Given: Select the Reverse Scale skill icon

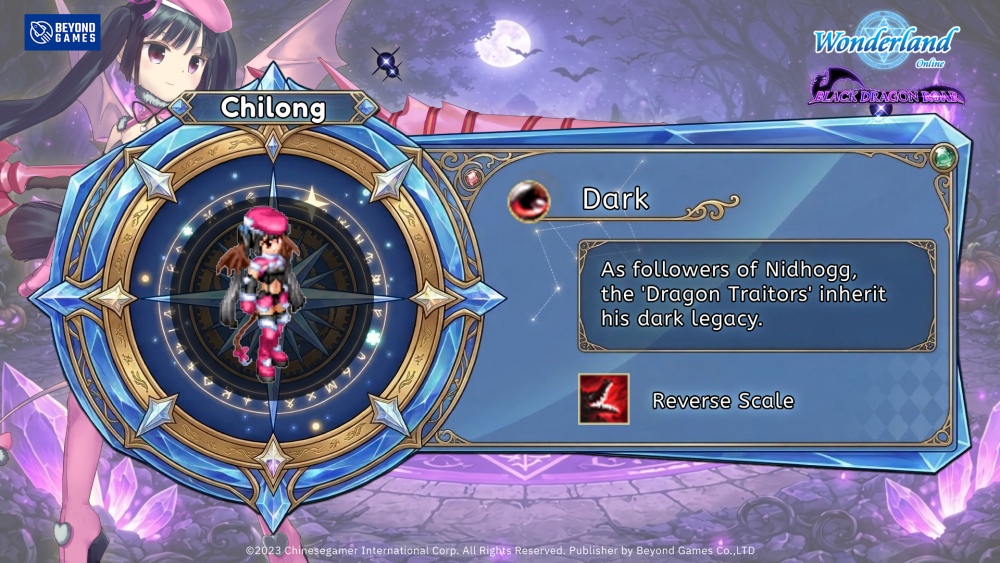Looking at the screenshot, I should click(603, 399).
